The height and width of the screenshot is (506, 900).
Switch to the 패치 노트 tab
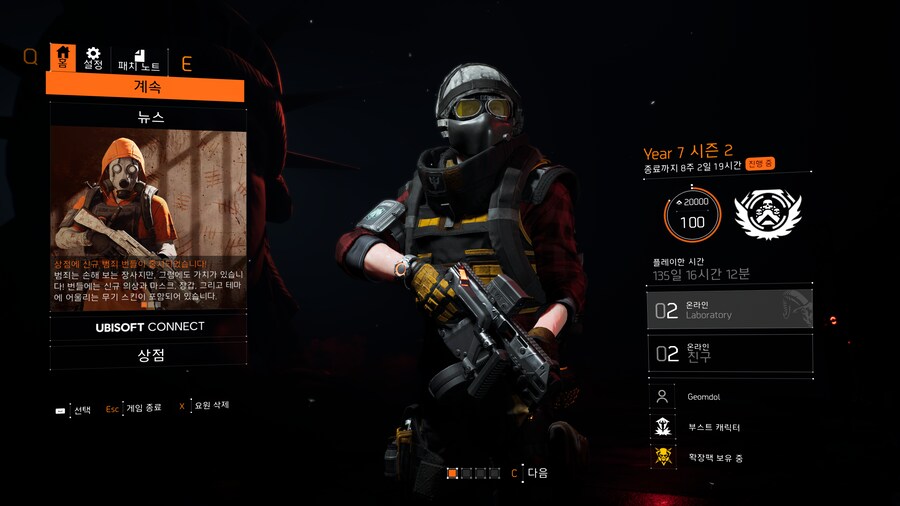click(x=139, y=59)
